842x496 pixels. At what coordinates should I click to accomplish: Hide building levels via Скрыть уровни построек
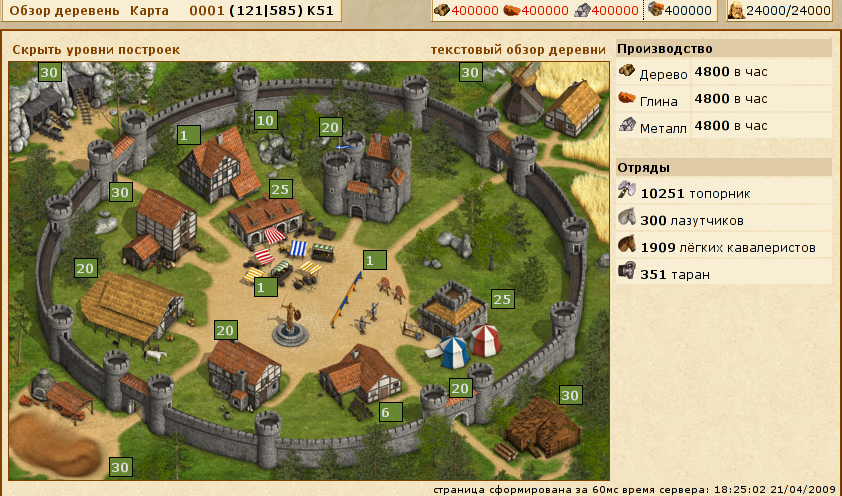96,49
